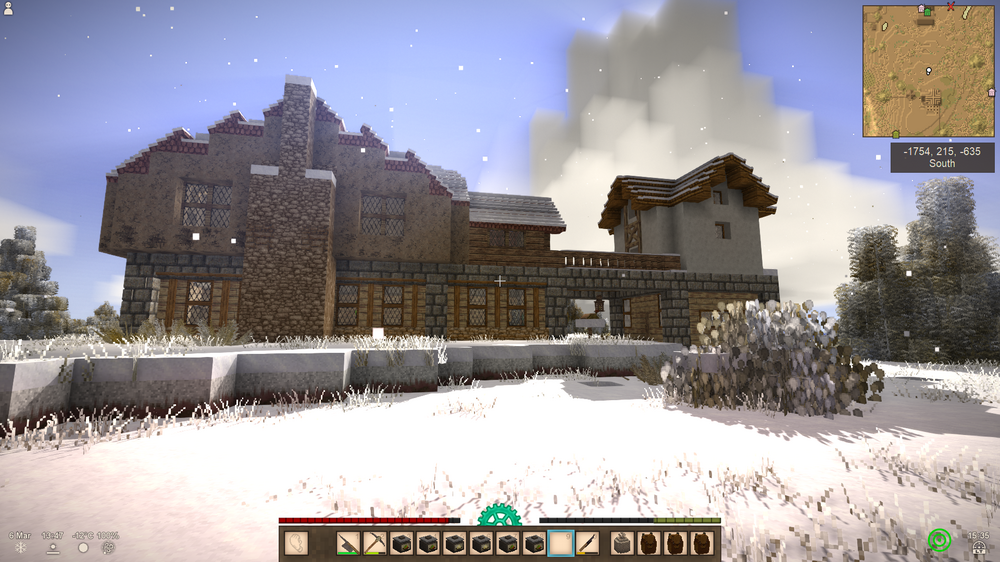Select the green house waypoint at minimap top

927,11
